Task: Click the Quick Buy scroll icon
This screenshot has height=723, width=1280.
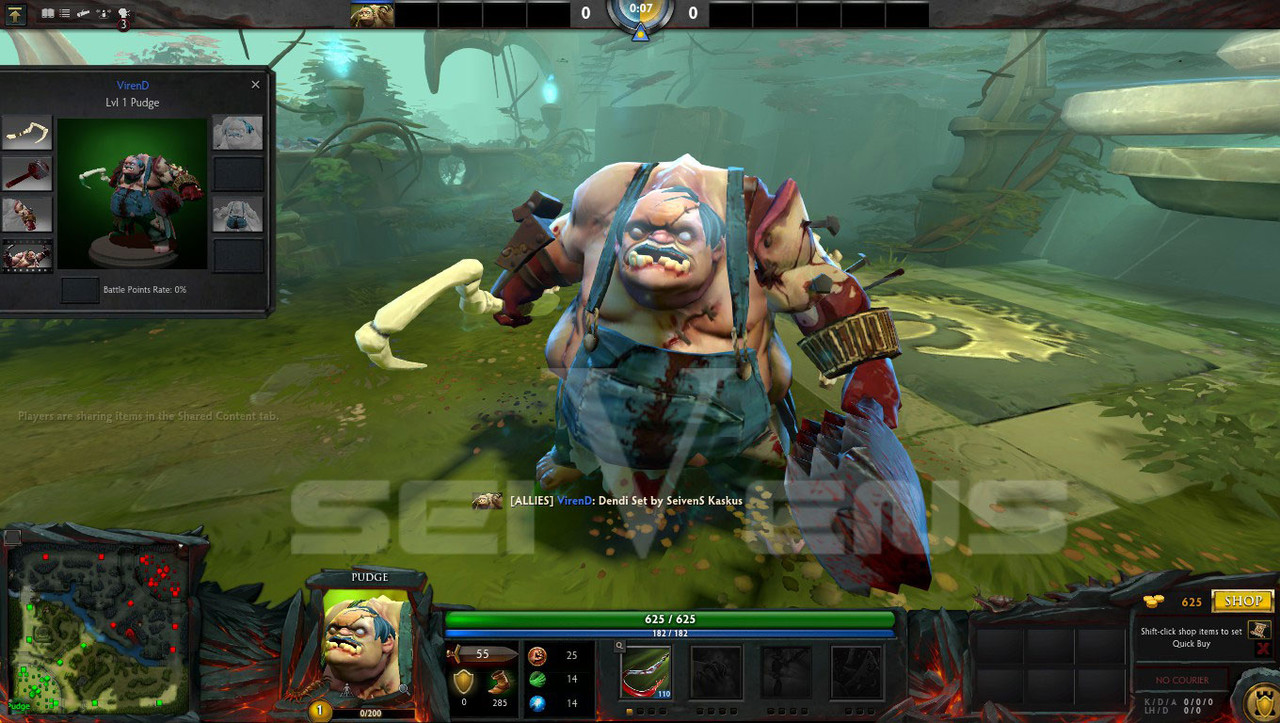Action: (1259, 629)
